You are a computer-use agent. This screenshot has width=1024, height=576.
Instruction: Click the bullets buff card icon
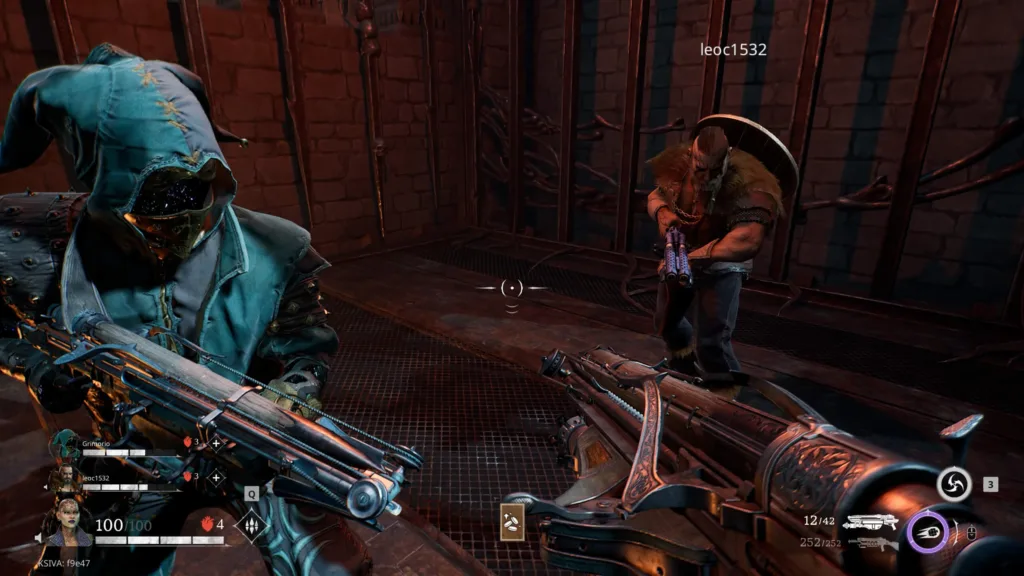(513, 521)
